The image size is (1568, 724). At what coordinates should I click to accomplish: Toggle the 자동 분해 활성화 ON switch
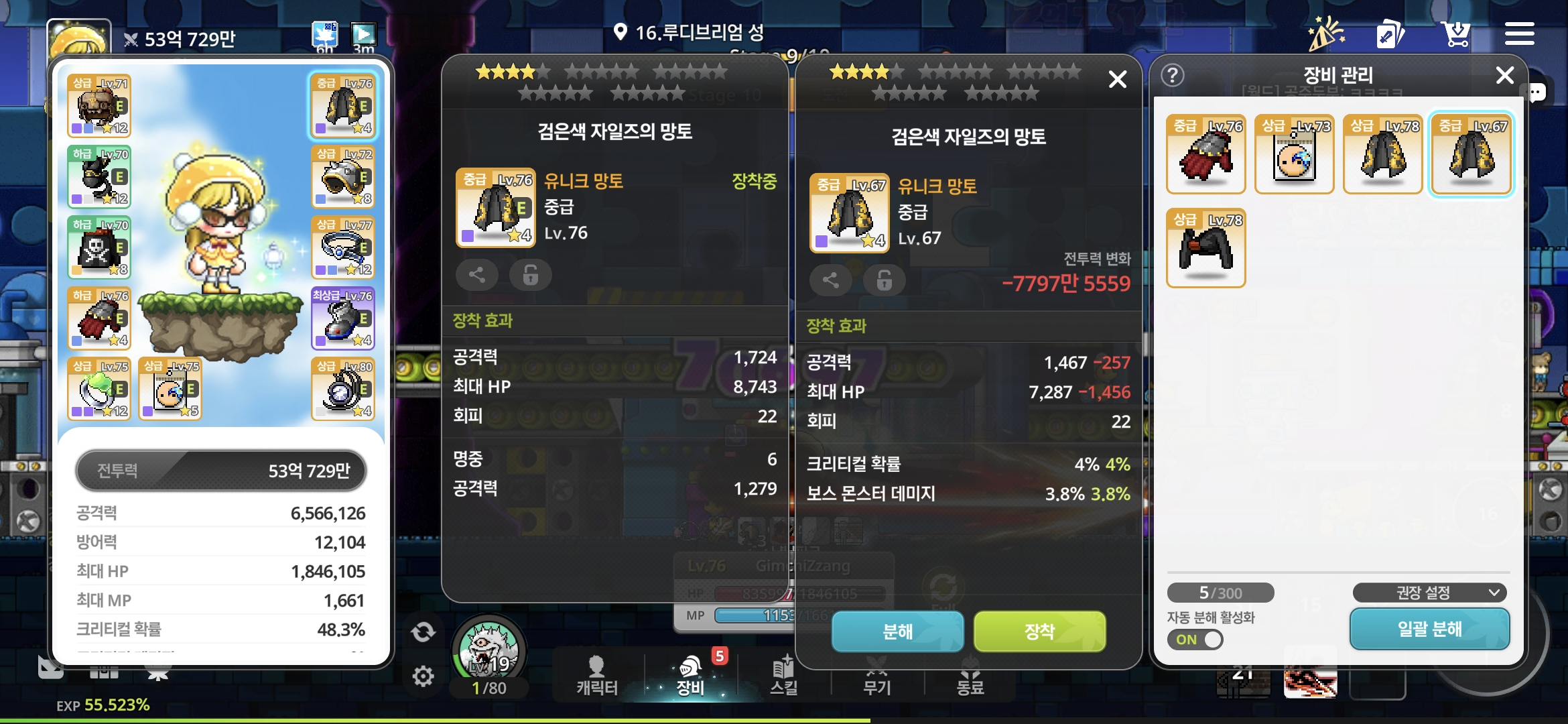1195,639
